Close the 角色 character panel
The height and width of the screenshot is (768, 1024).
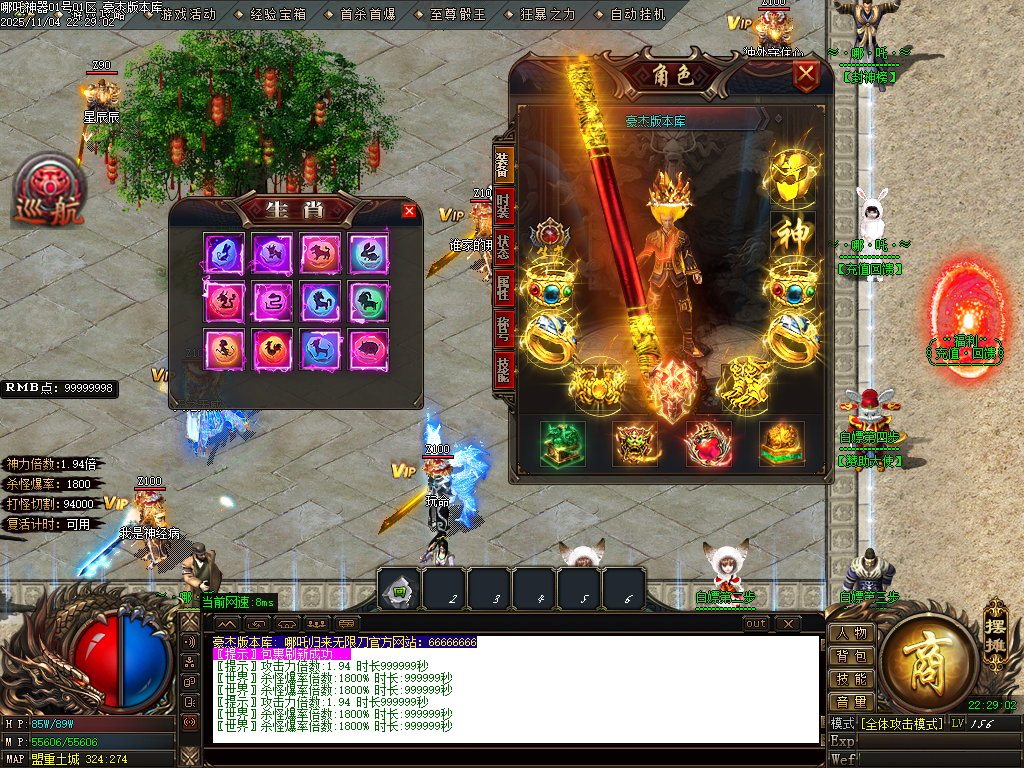[805, 76]
